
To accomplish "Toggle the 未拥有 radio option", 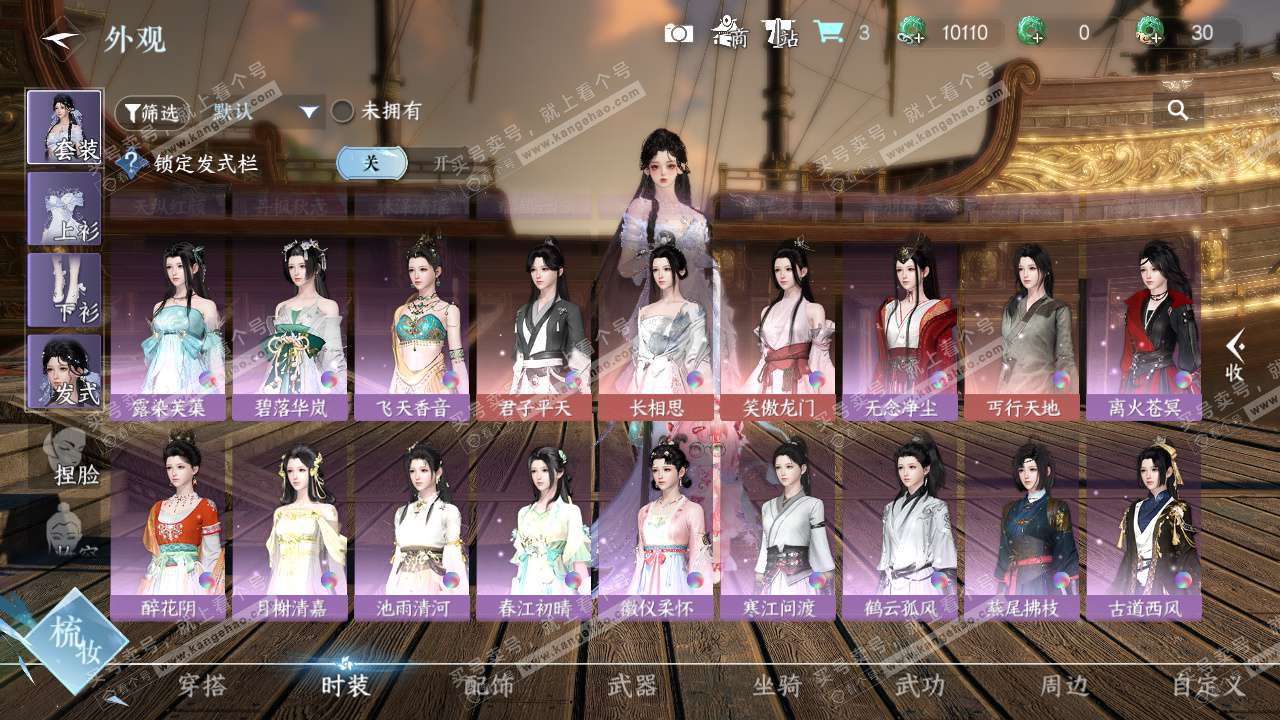I will click(x=343, y=111).
